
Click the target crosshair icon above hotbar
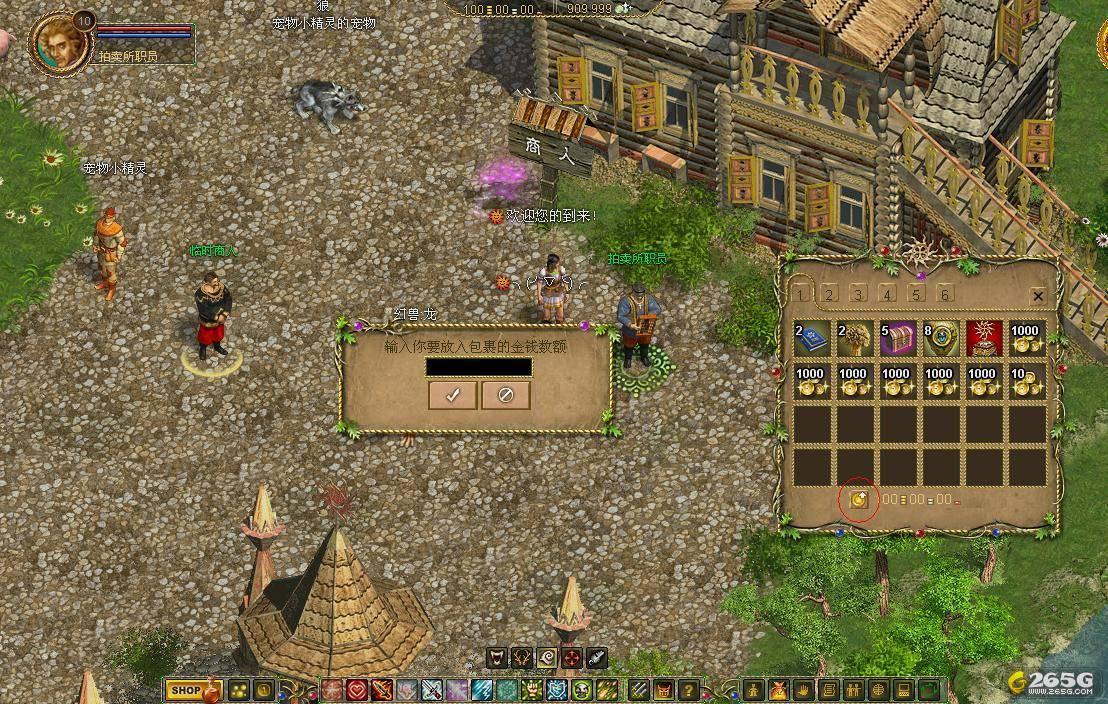coord(571,658)
